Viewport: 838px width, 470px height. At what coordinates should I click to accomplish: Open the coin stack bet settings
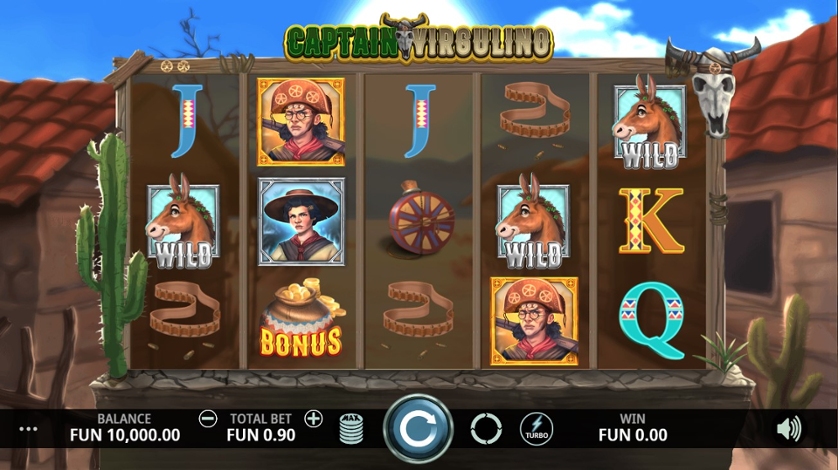click(x=351, y=429)
